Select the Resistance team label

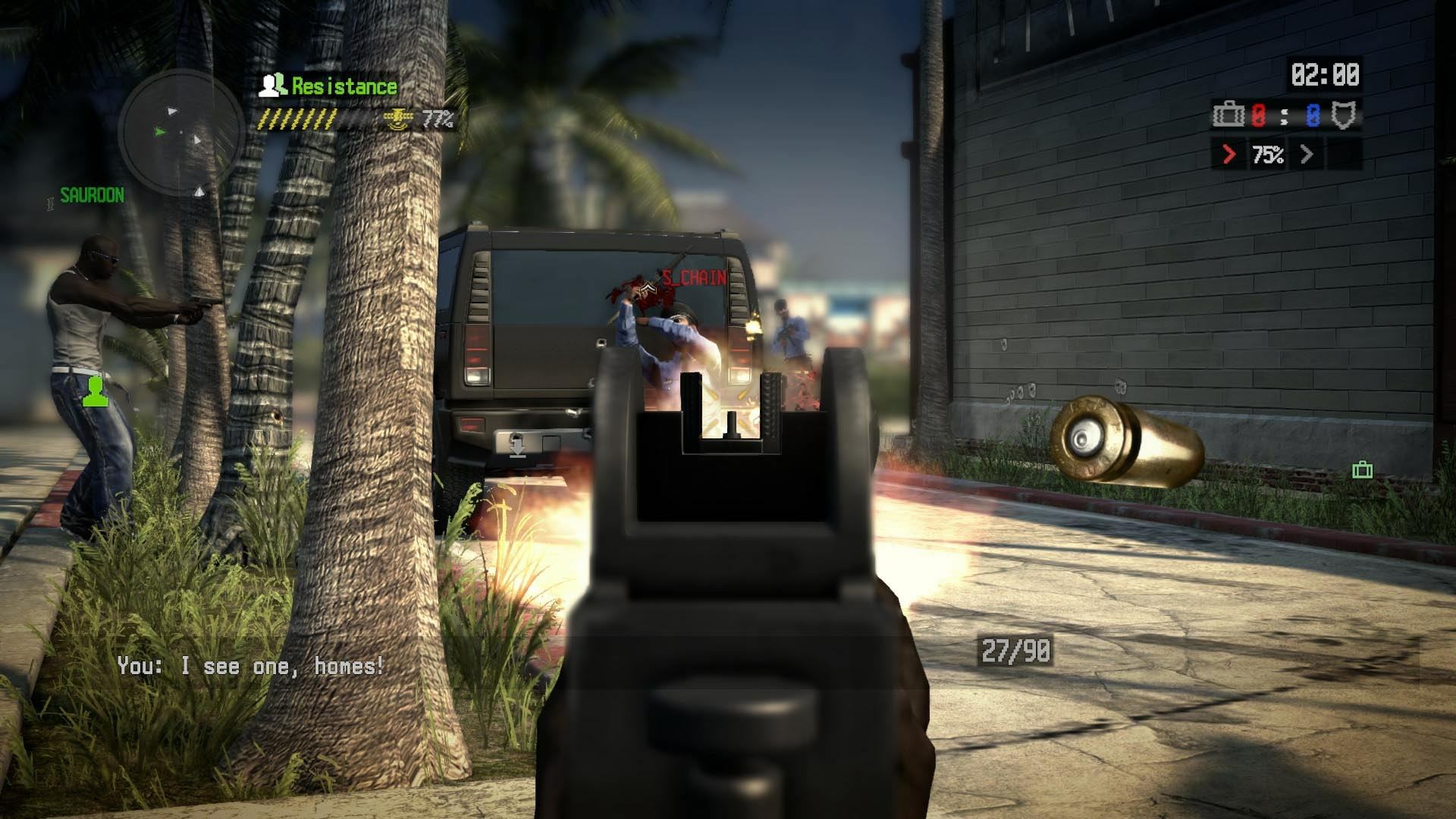tap(343, 86)
